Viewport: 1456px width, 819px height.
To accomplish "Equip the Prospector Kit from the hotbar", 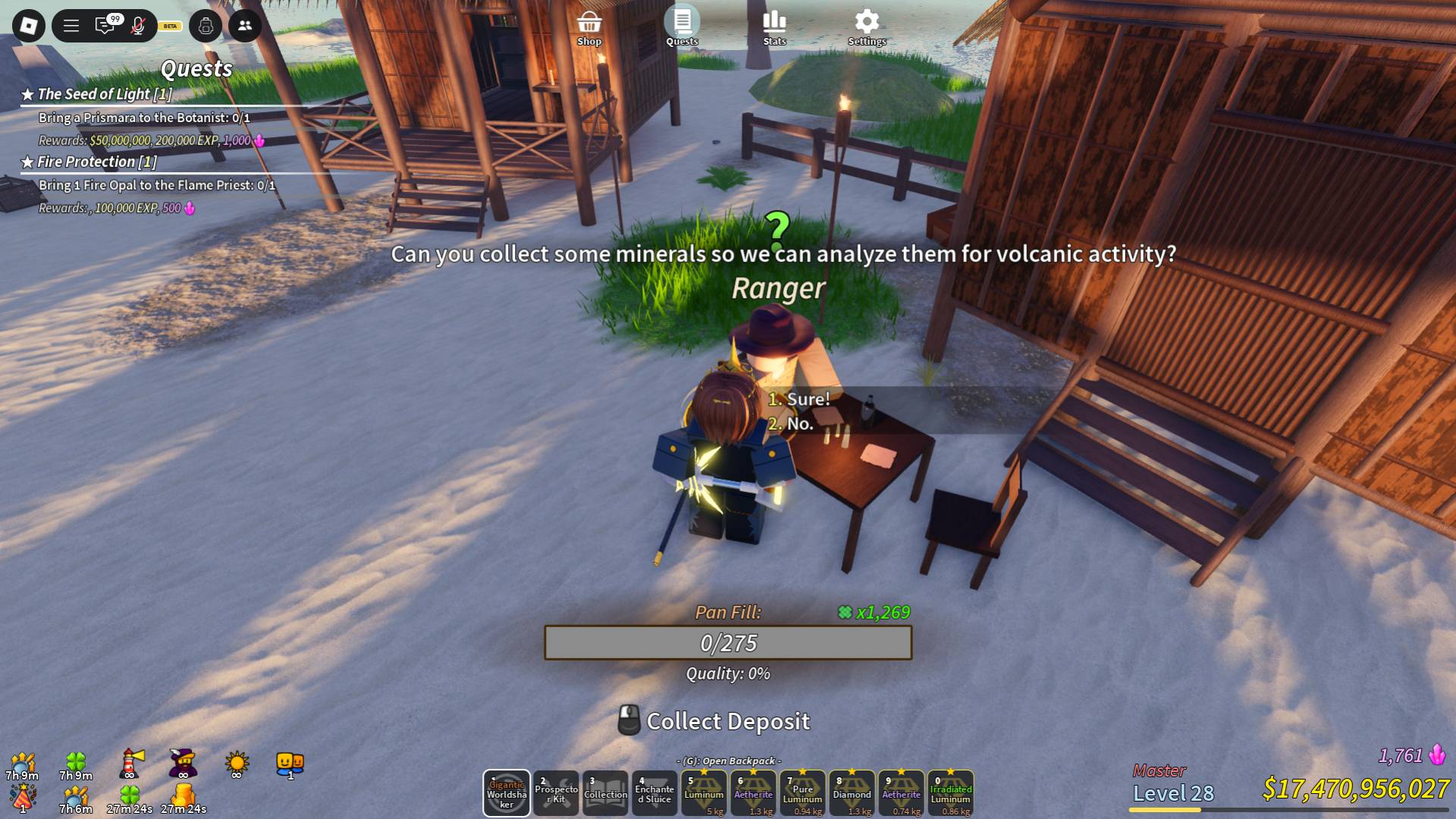I will [x=556, y=793].
